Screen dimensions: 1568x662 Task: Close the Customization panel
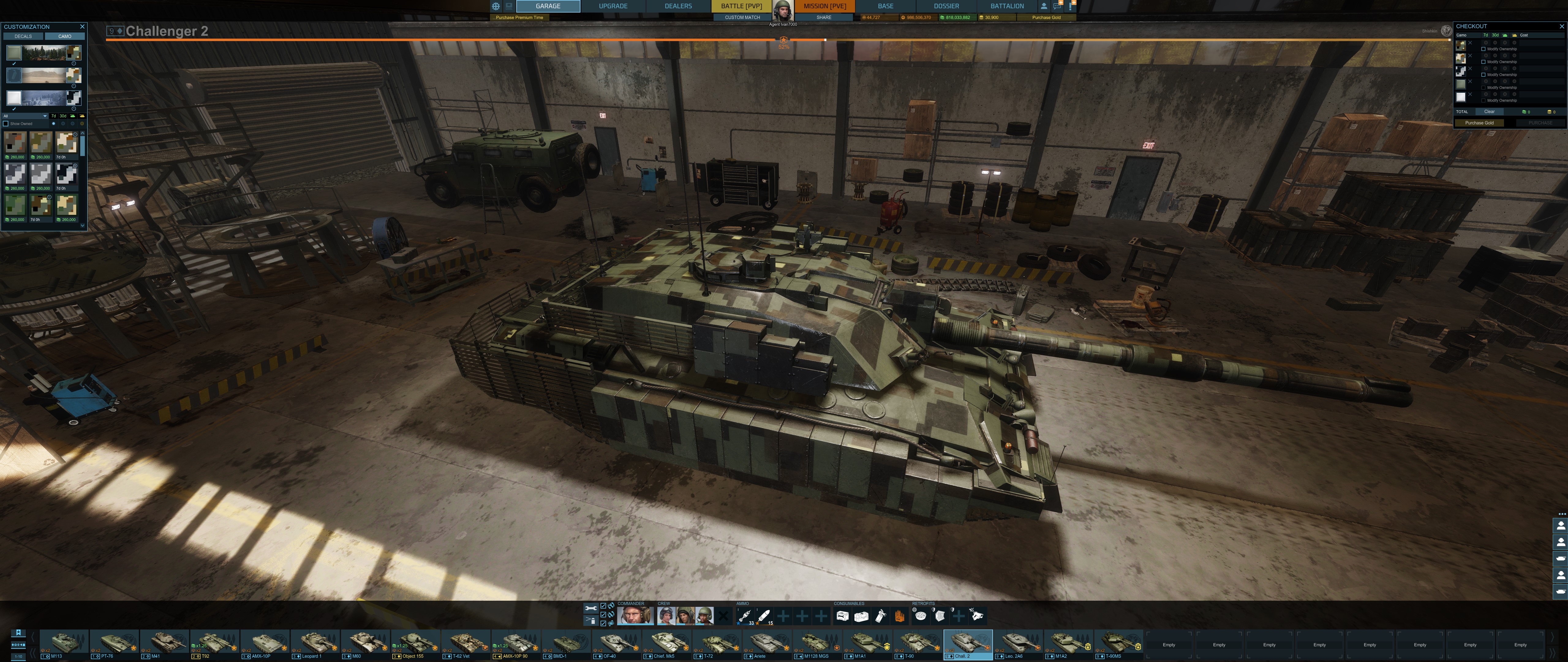82,27
